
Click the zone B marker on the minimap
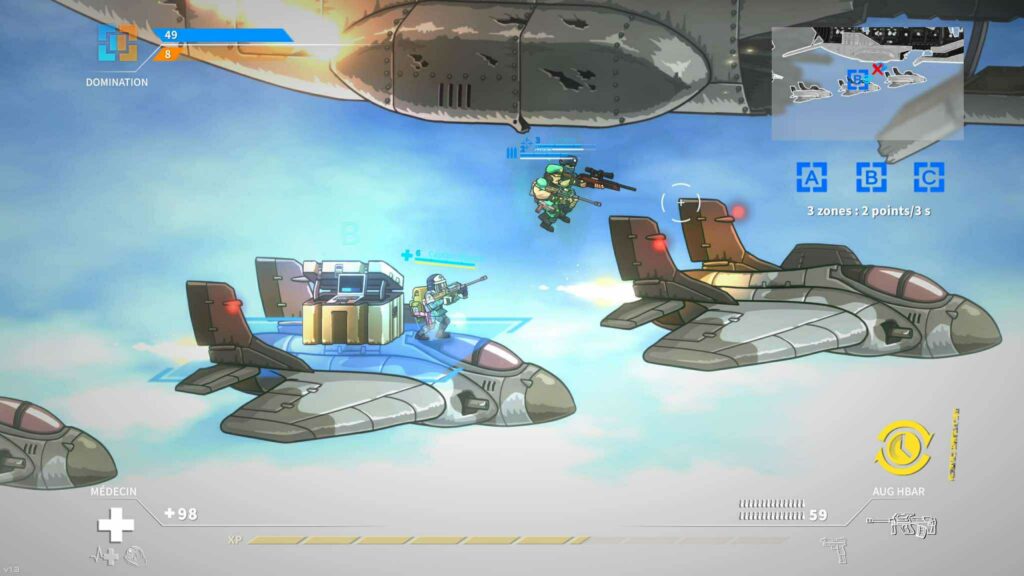pyautogui.click(x=855, y=80)
